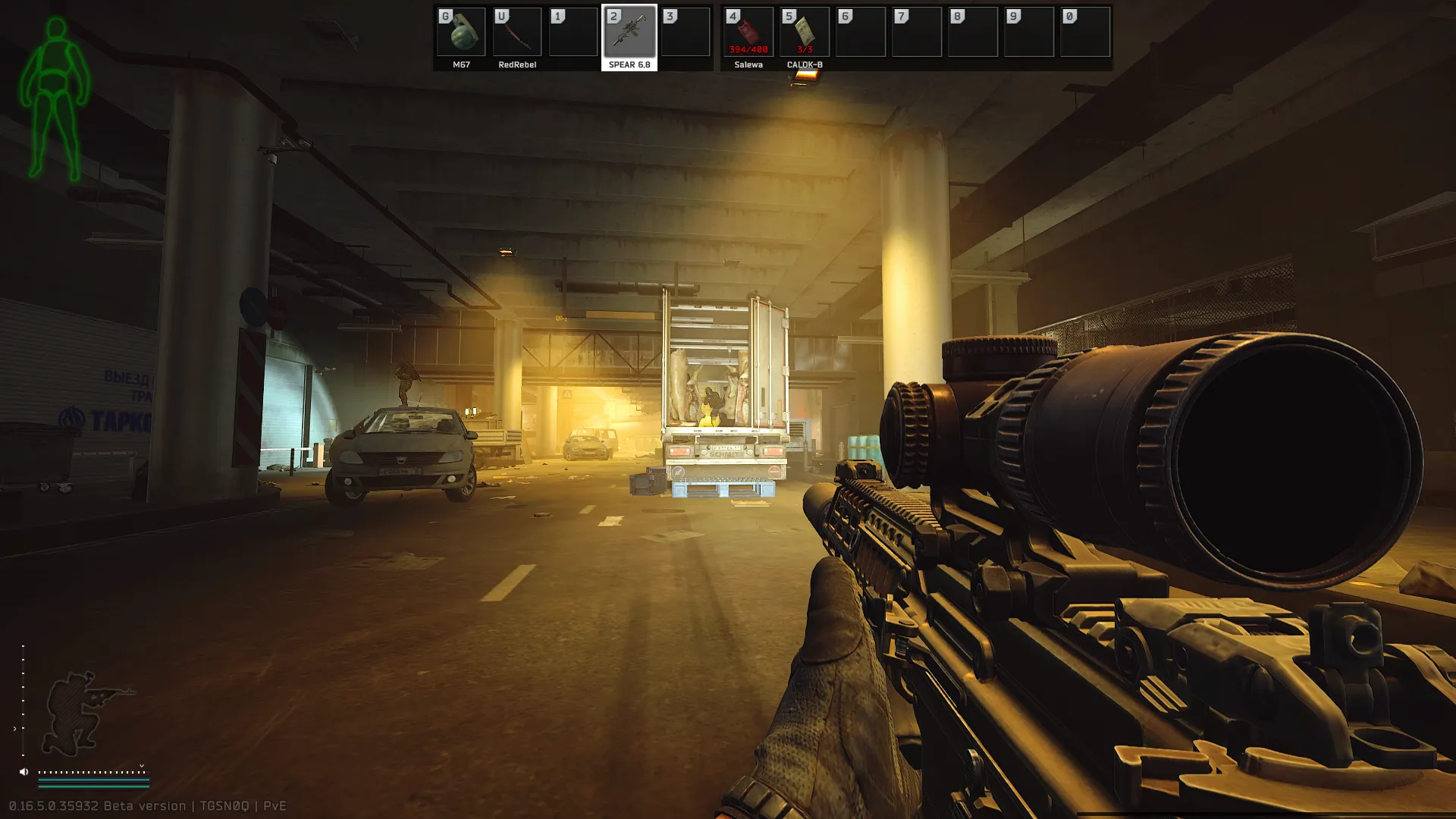The height and width of the screenshot is (819, 1456).
Task: Use the Salewa first aid kit slot
Action: (x=748, y=33)
